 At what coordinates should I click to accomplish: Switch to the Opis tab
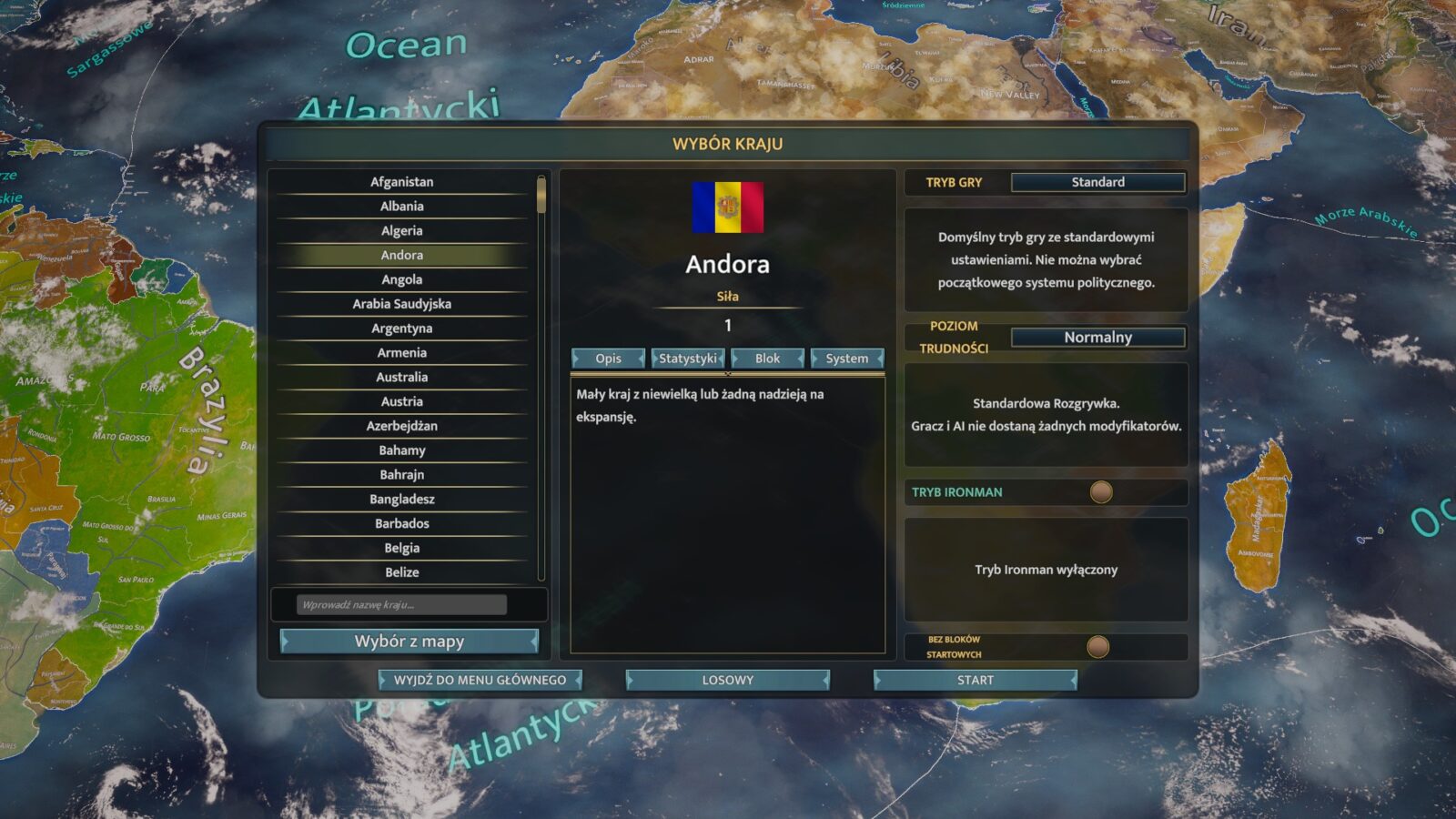608,359
